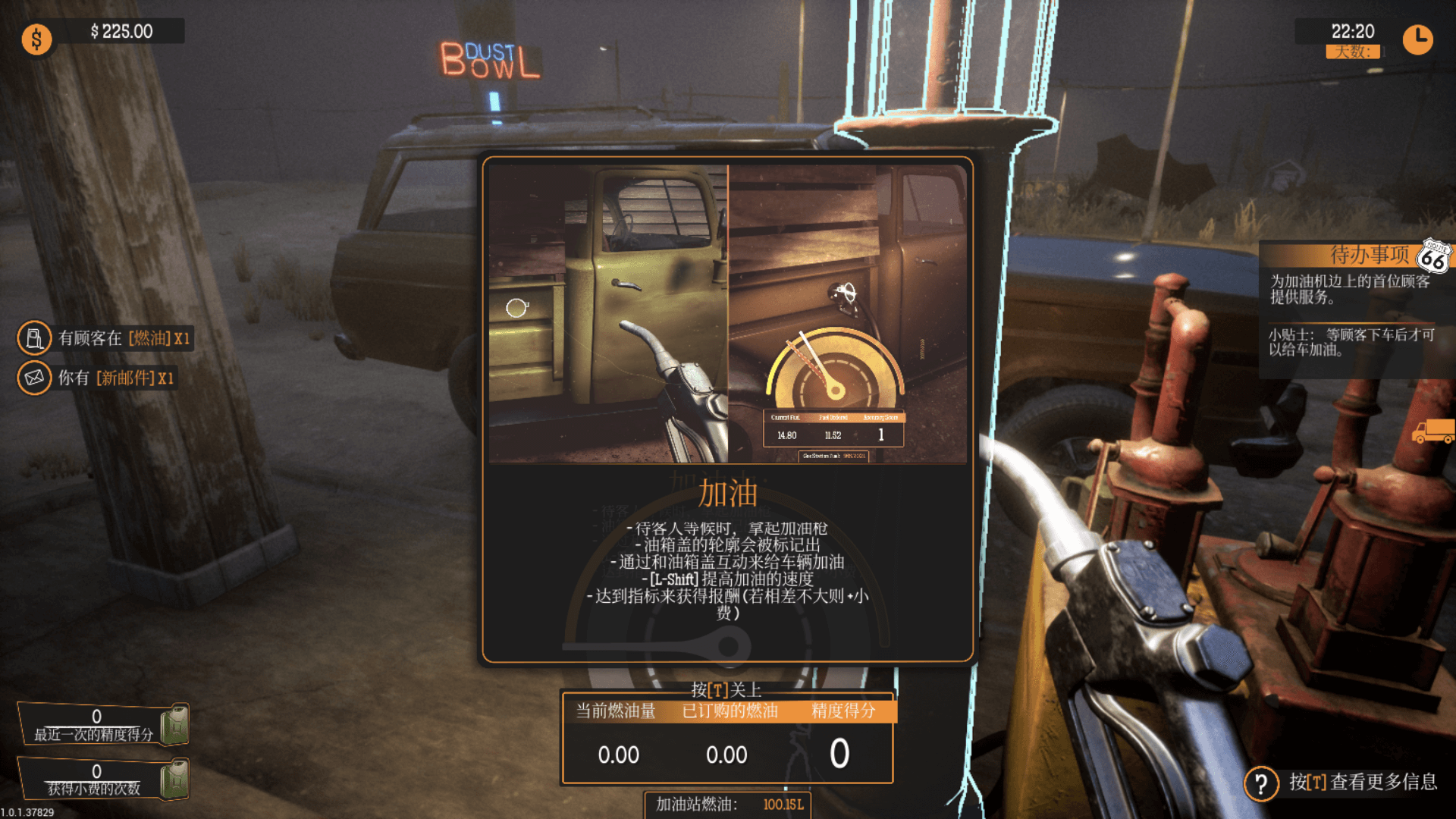The image size is (1456, 819).
Task: View the right tutorial image with fuel gauge
Action: (847, 314)
